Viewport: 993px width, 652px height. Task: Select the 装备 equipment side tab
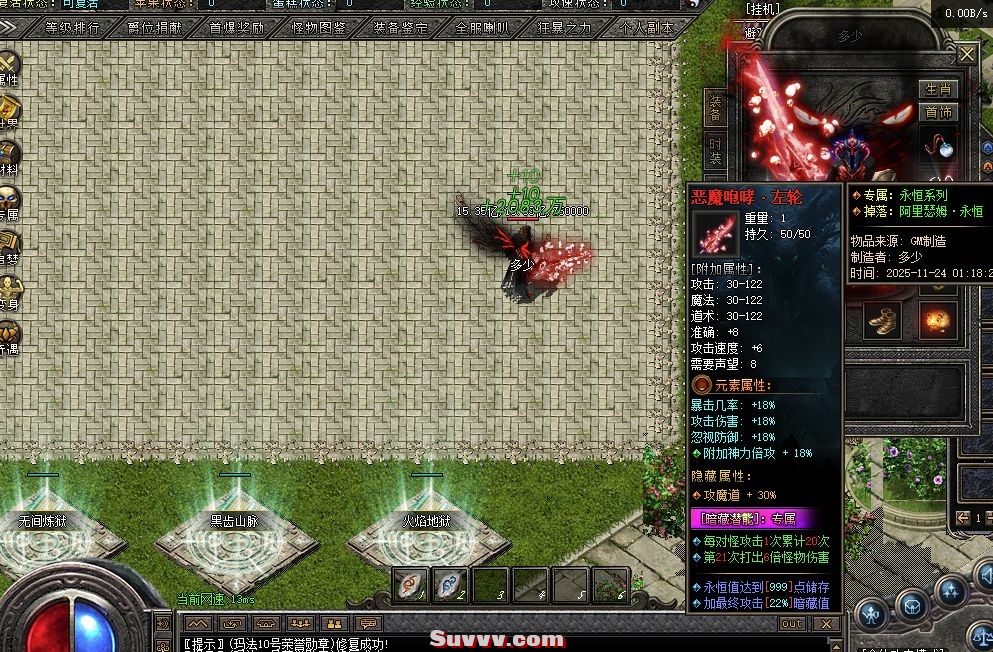coord(716,107)
